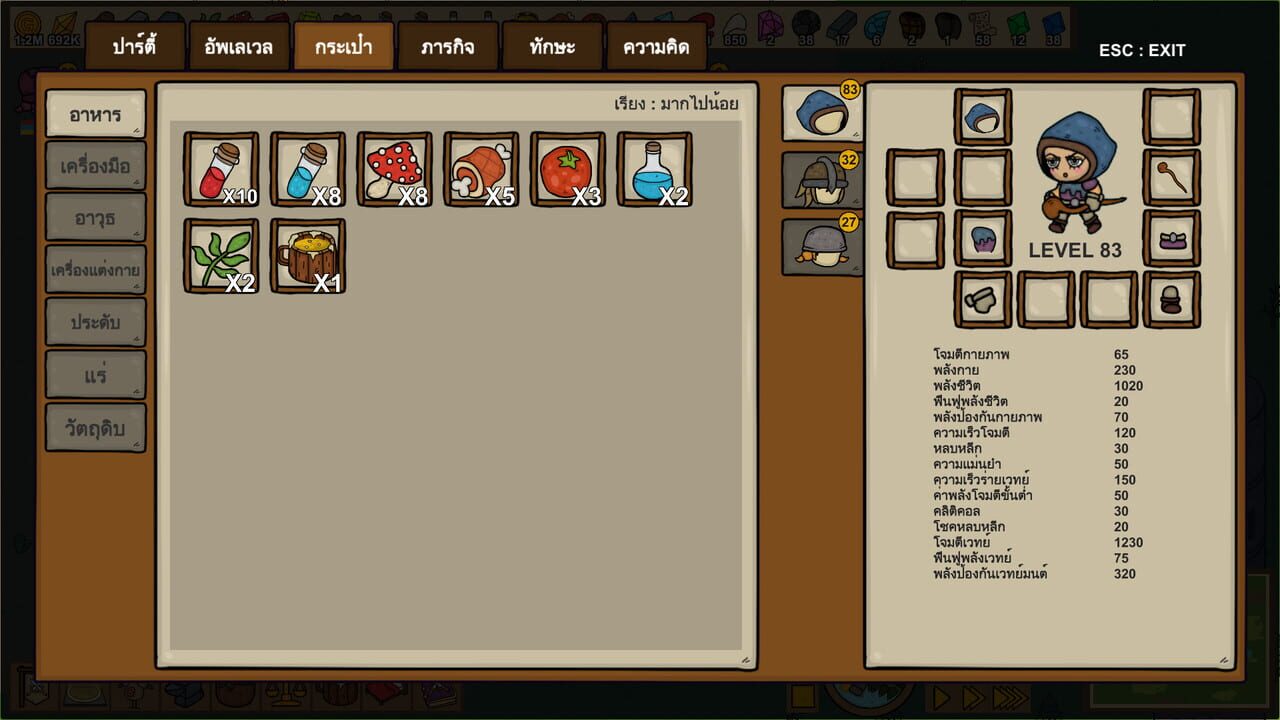This screenshot has height=720, width=1280.
Task: Select the red potion stack x10
Action: tap(220, 168)
